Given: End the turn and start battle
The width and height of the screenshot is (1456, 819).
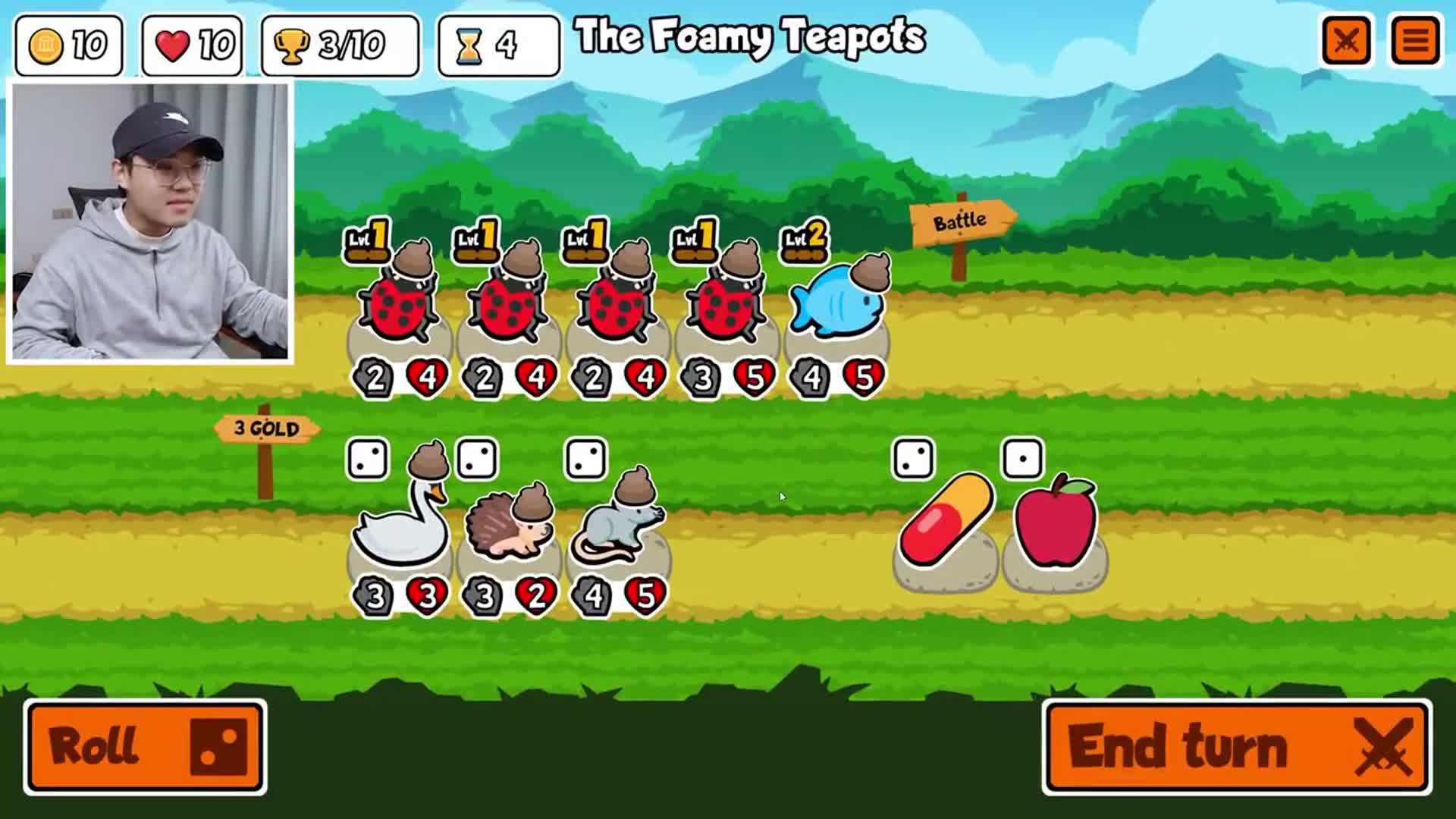Looking at the screenshot, I should [1237, 747].
